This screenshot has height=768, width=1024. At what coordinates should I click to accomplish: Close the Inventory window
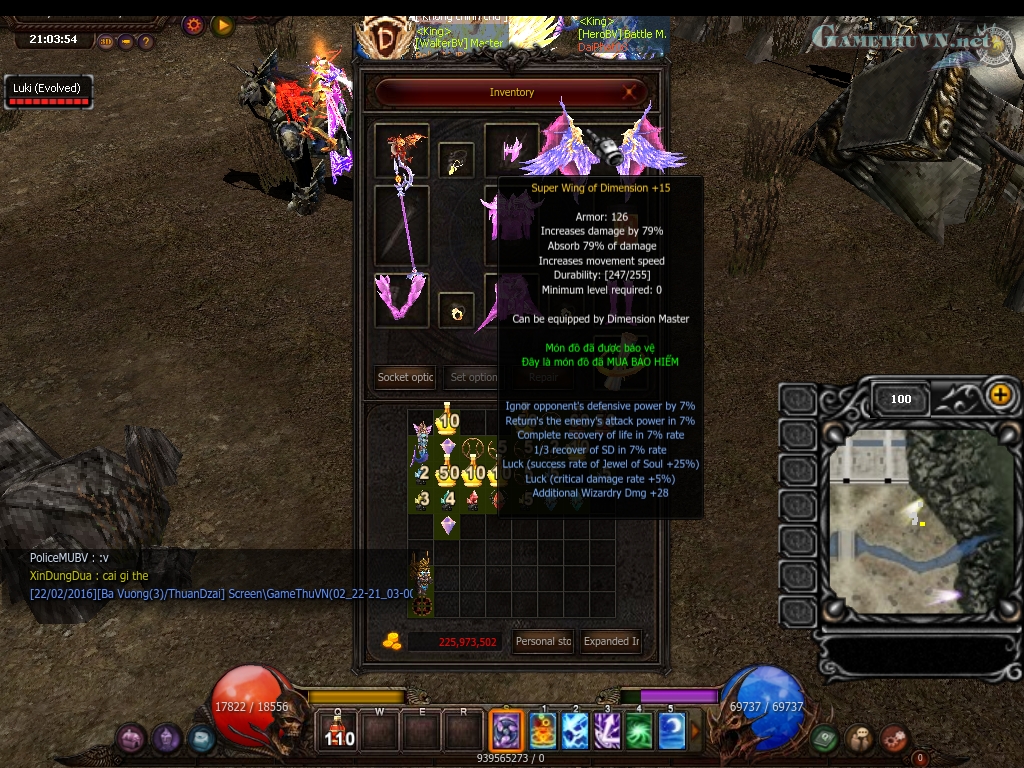pyautogui.click(x=631, y=93)
